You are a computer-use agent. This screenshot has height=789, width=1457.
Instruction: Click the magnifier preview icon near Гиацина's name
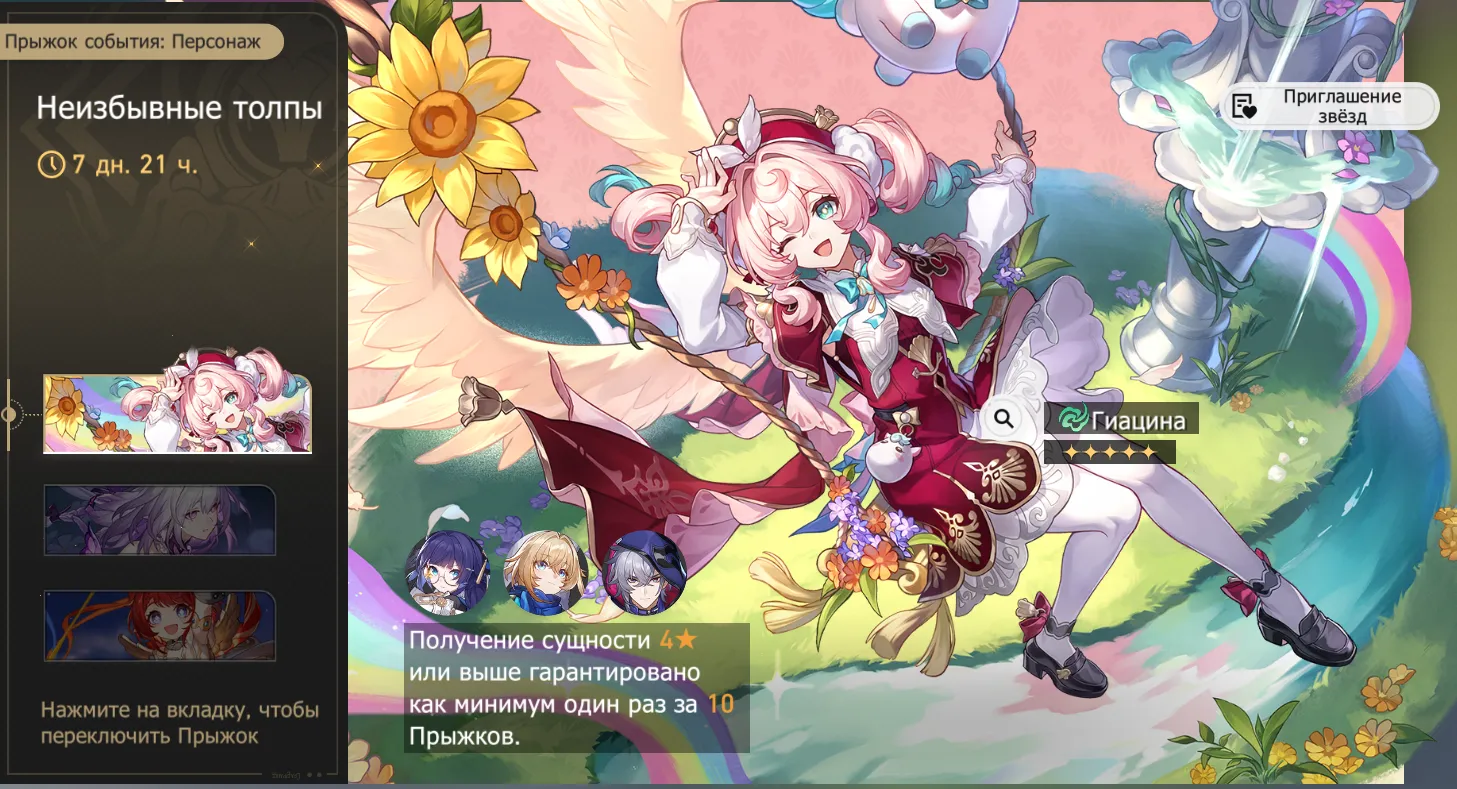coord(1003,419)
